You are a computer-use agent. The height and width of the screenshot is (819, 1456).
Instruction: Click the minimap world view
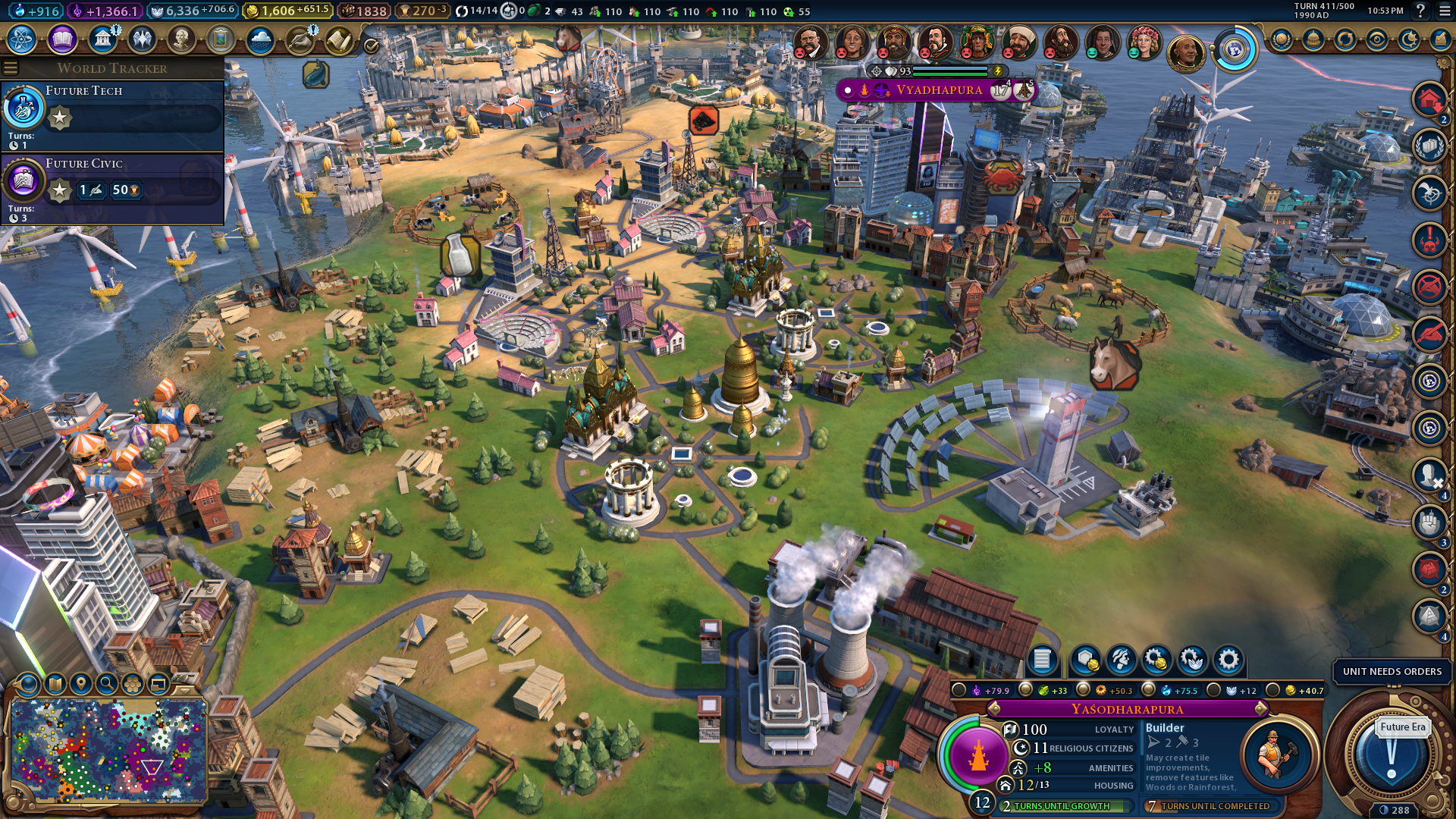click(x=108, y=751)
